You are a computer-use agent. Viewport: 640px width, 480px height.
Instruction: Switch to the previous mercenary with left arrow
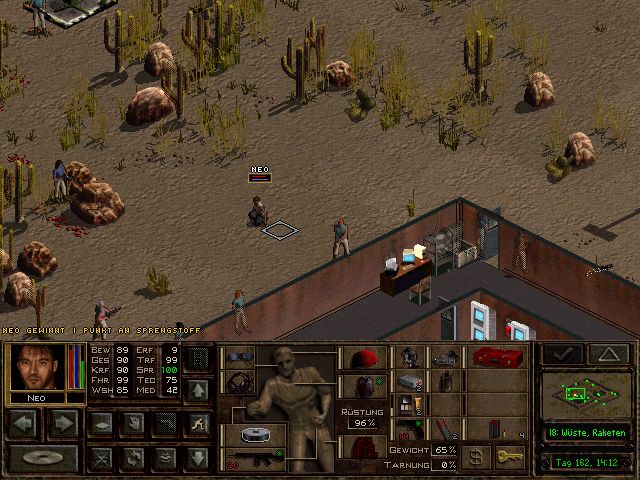(x=23, y=424)
